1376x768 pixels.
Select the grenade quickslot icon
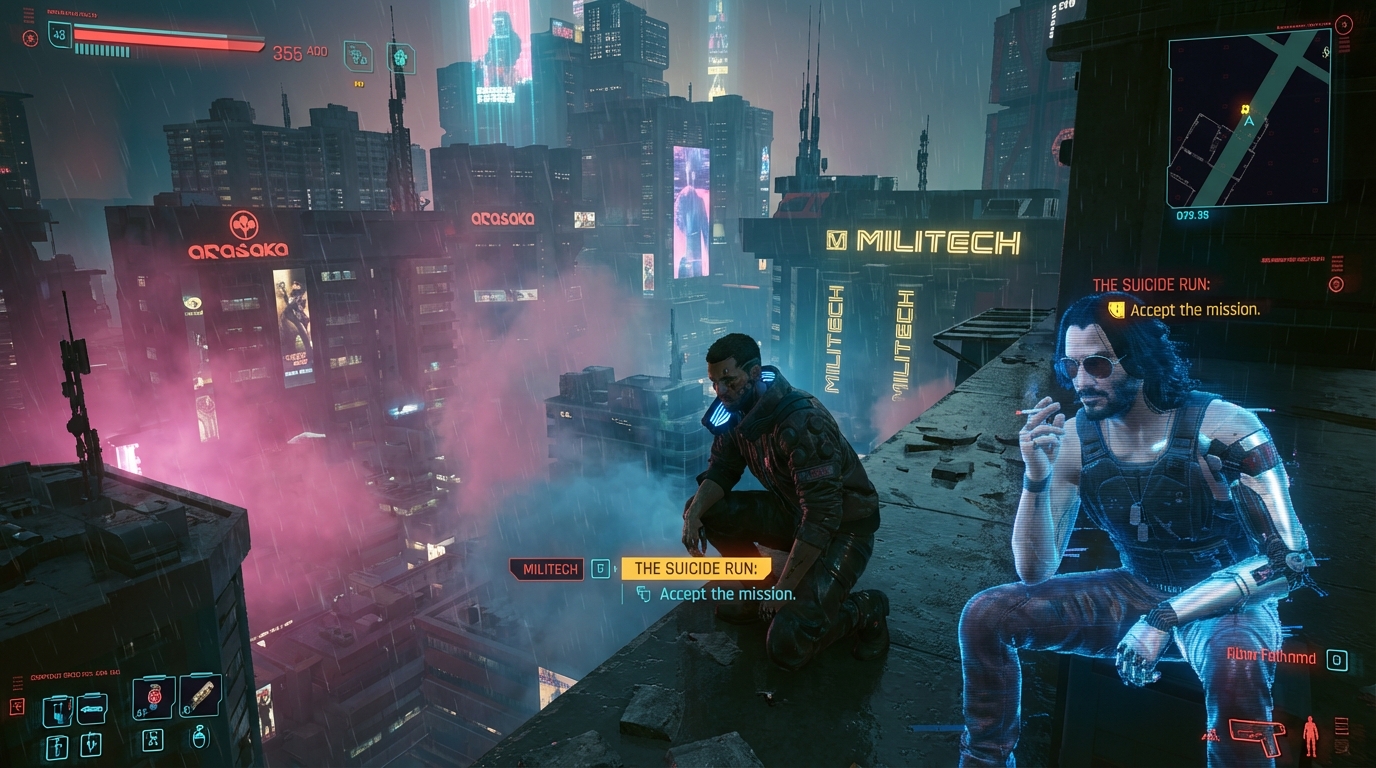(154, 697)
